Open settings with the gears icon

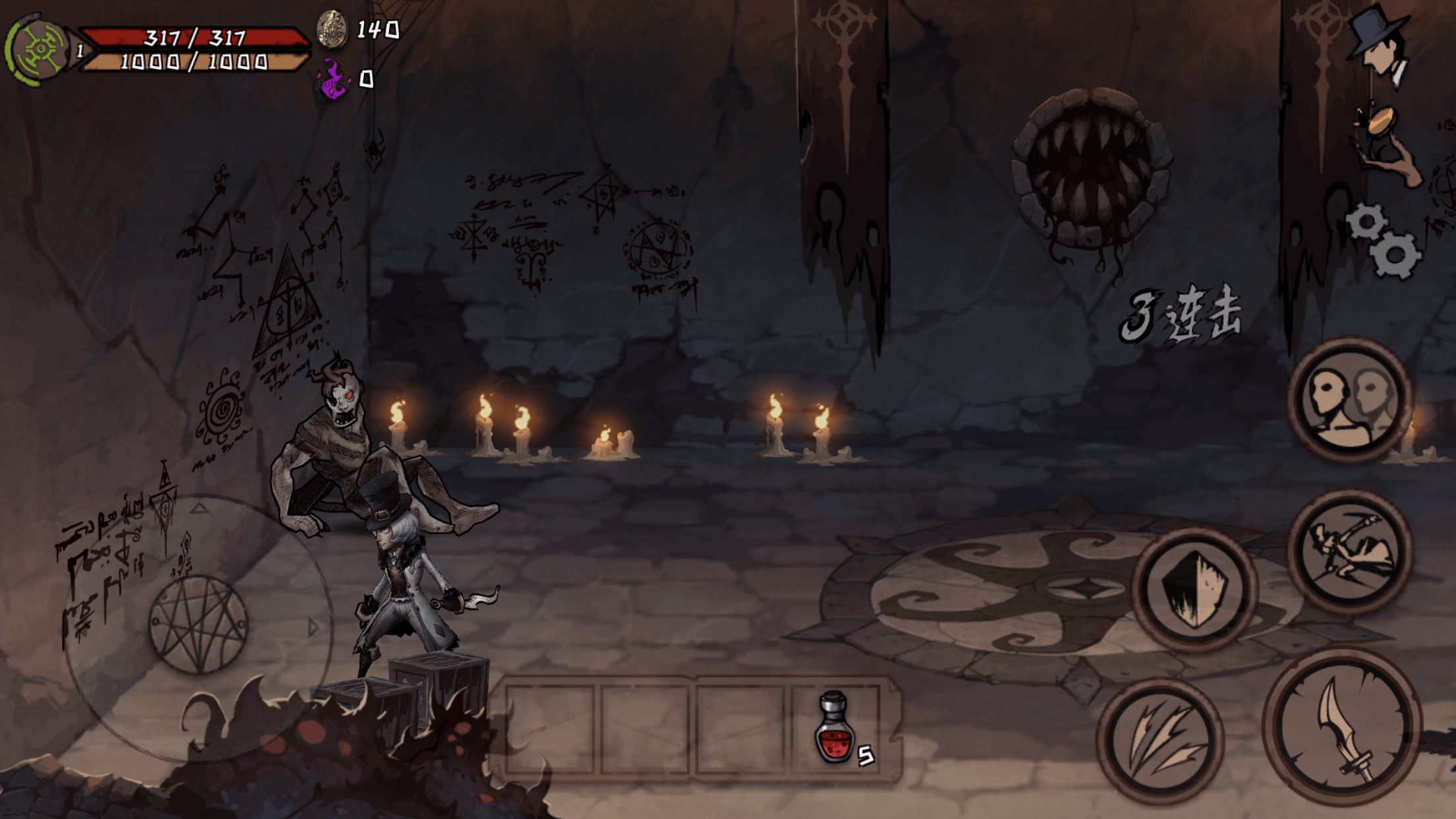coord(1384,241)
